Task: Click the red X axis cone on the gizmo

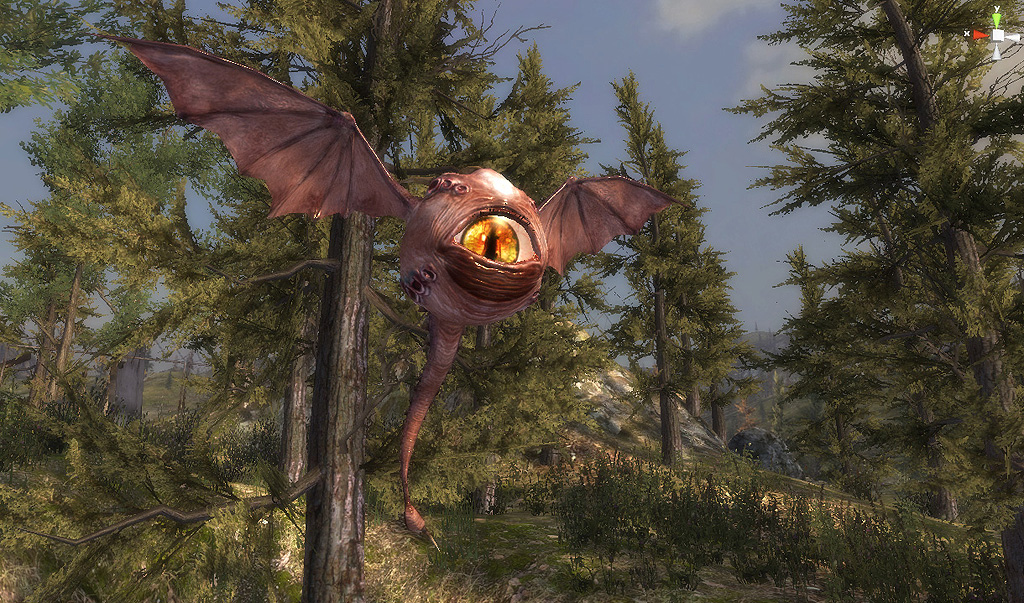Action: (x=980, y=34)
